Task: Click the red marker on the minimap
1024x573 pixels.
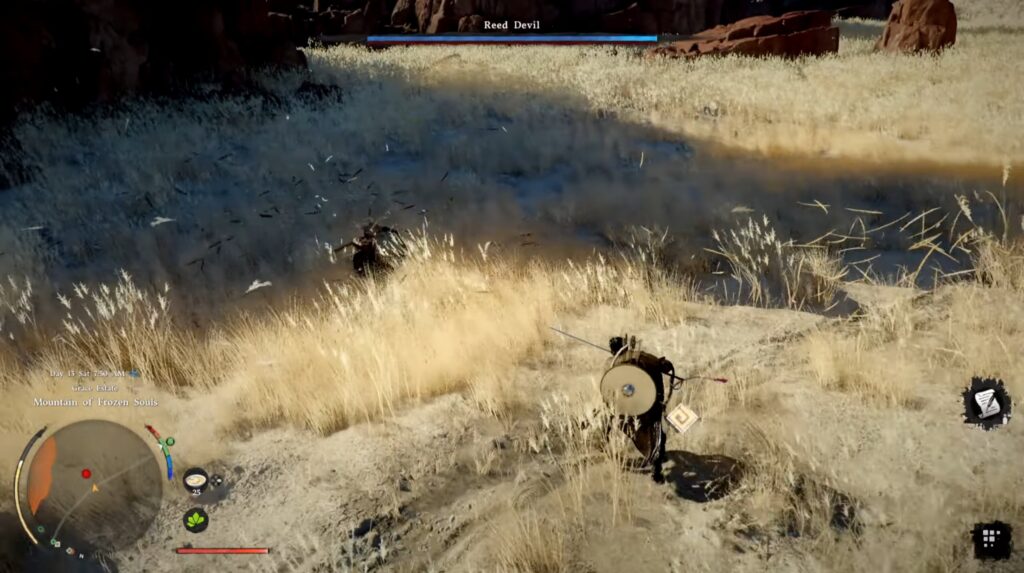Action: [x=86, y=474]
